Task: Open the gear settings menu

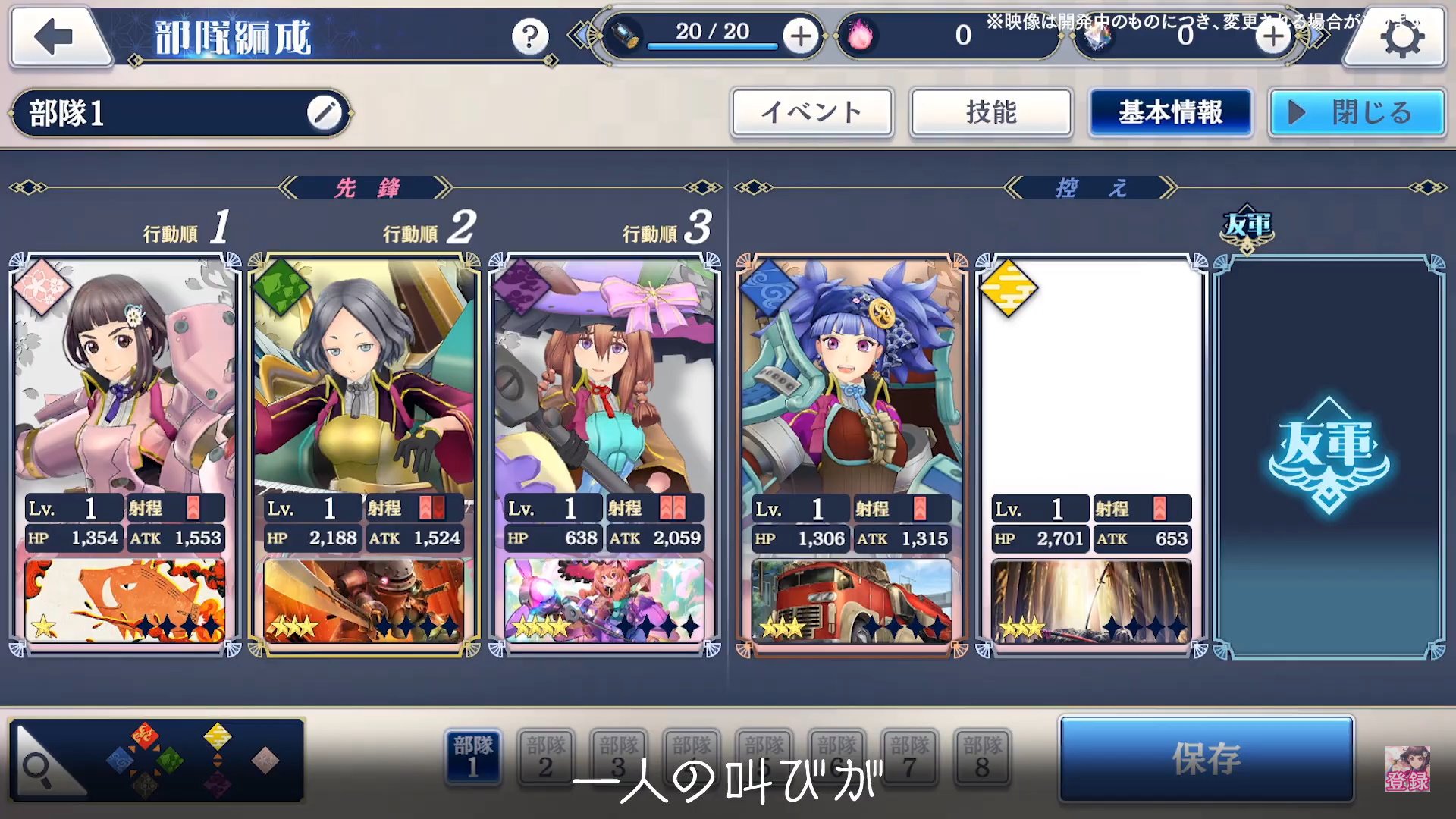Action: click(x=1401, y=38)
